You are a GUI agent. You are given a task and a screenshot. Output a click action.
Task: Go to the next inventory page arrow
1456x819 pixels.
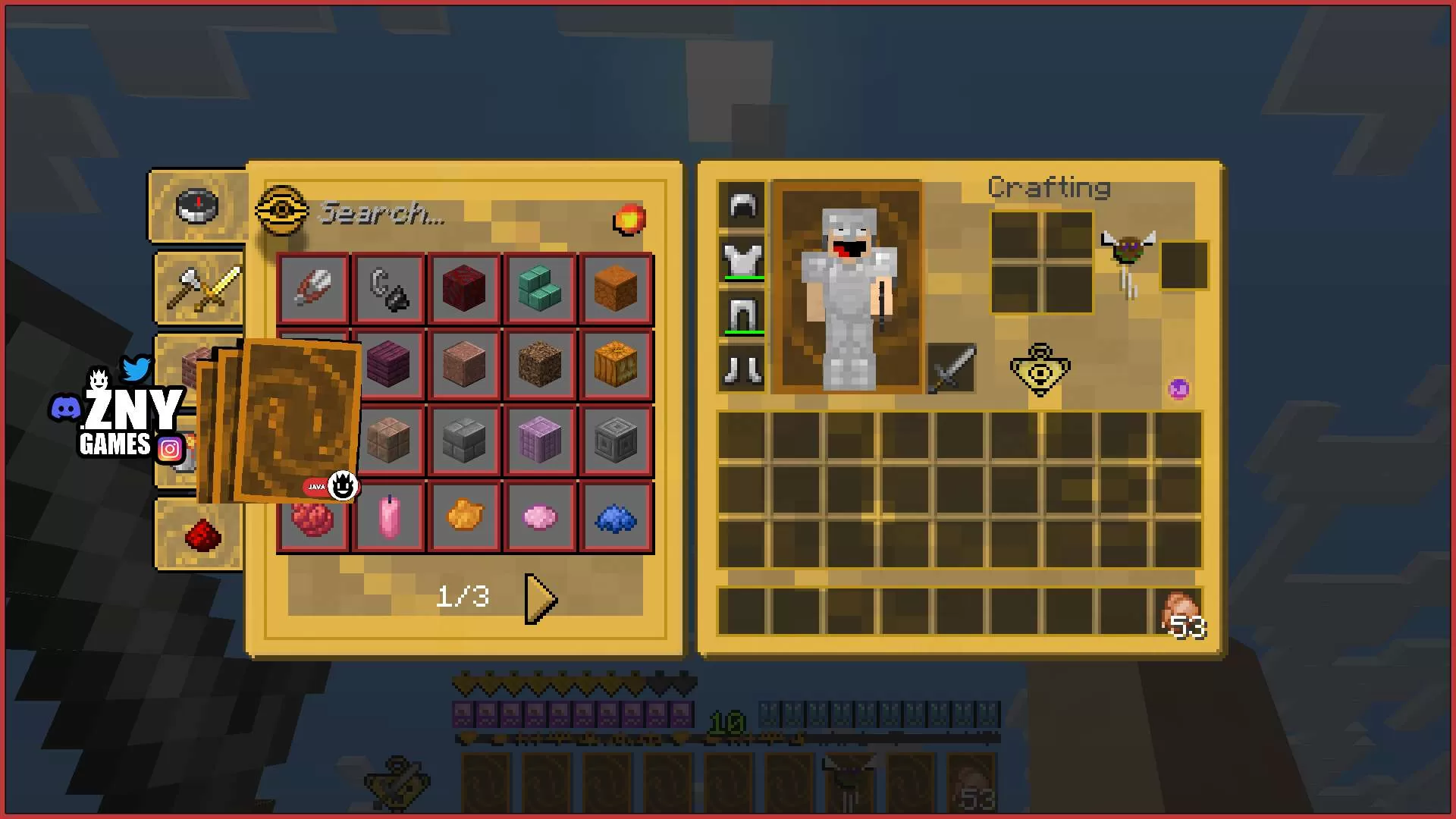[x=541, y=598]
